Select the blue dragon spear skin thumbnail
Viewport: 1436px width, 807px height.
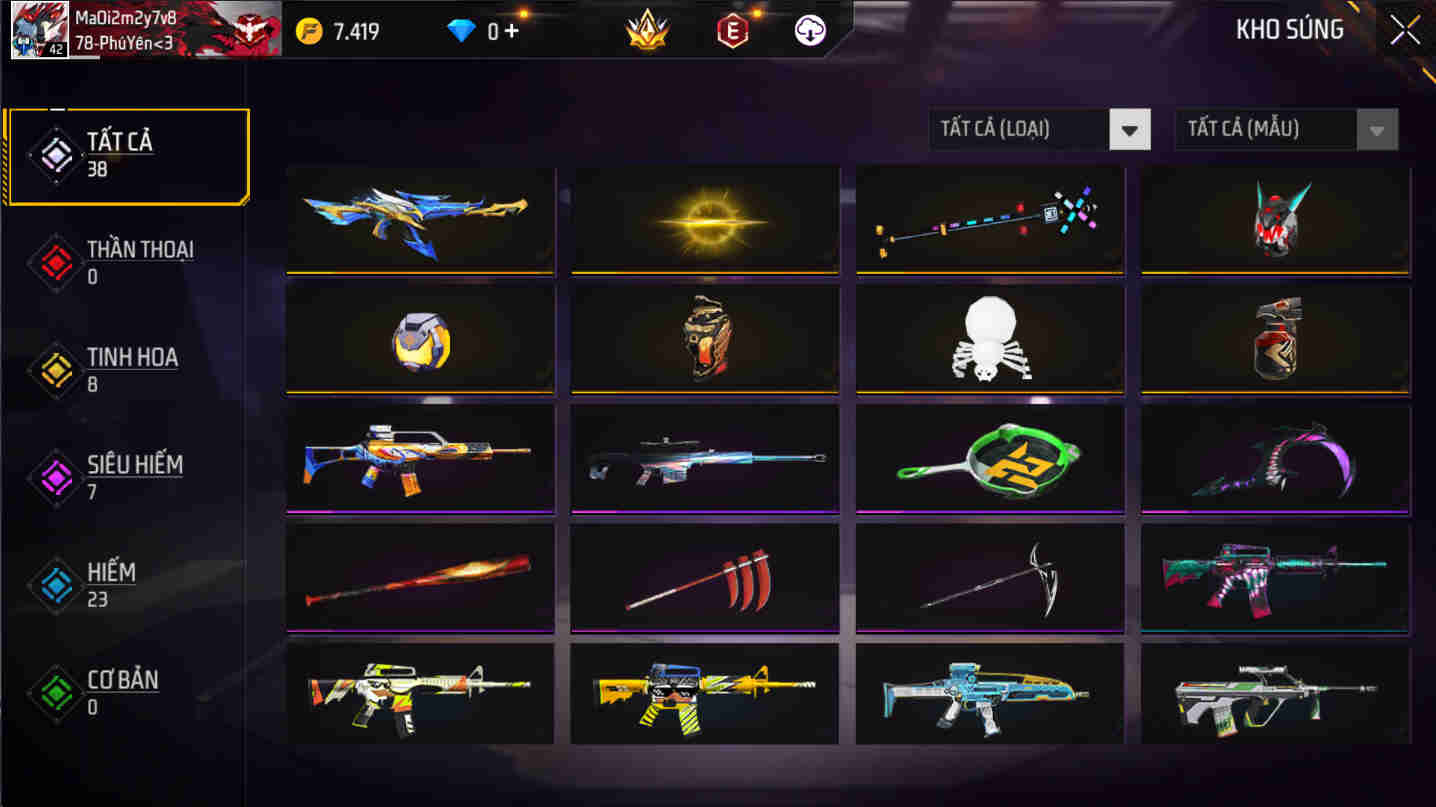pyautogui.click(x=419, y=218)
